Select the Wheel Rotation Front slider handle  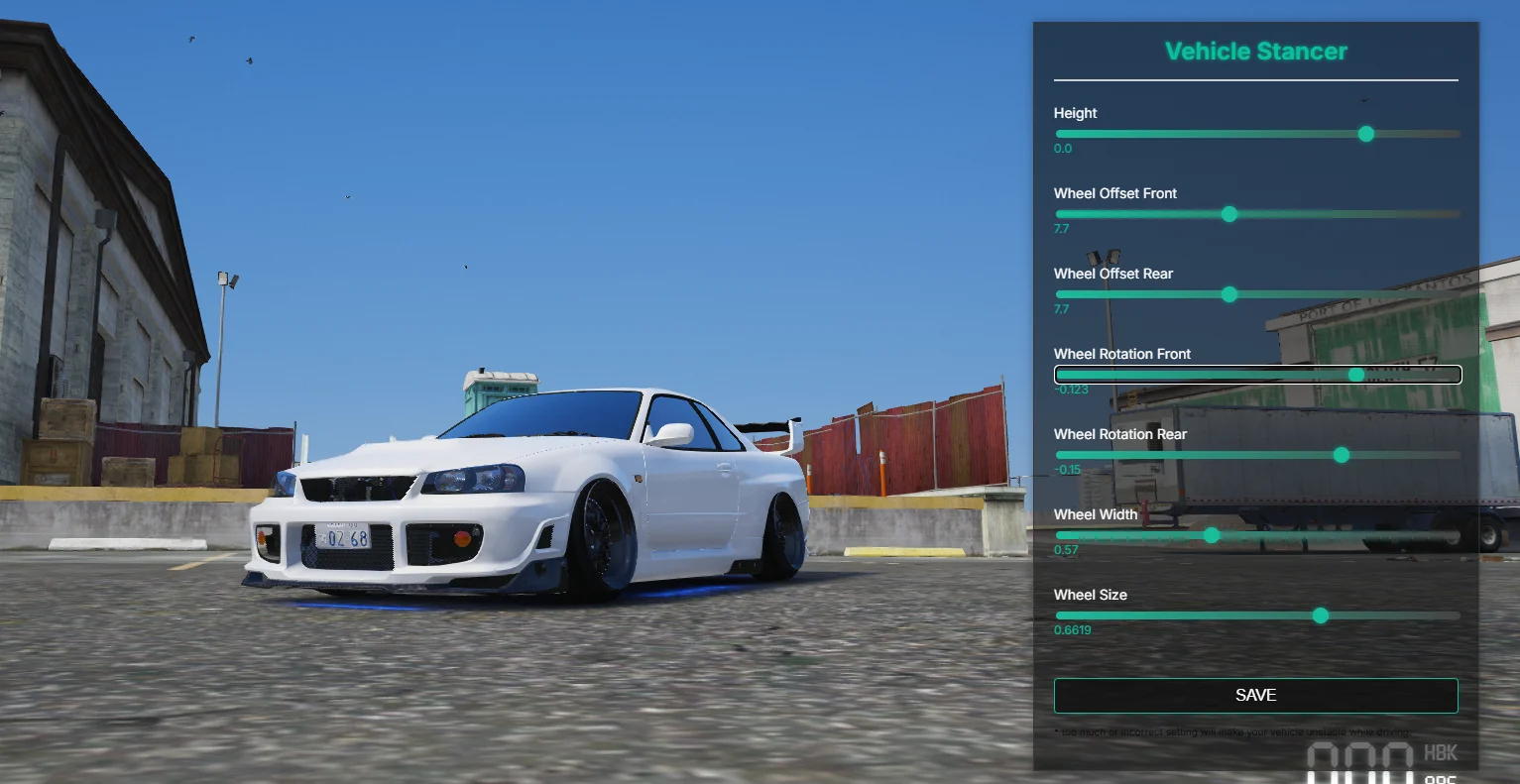pos(1356,375)
